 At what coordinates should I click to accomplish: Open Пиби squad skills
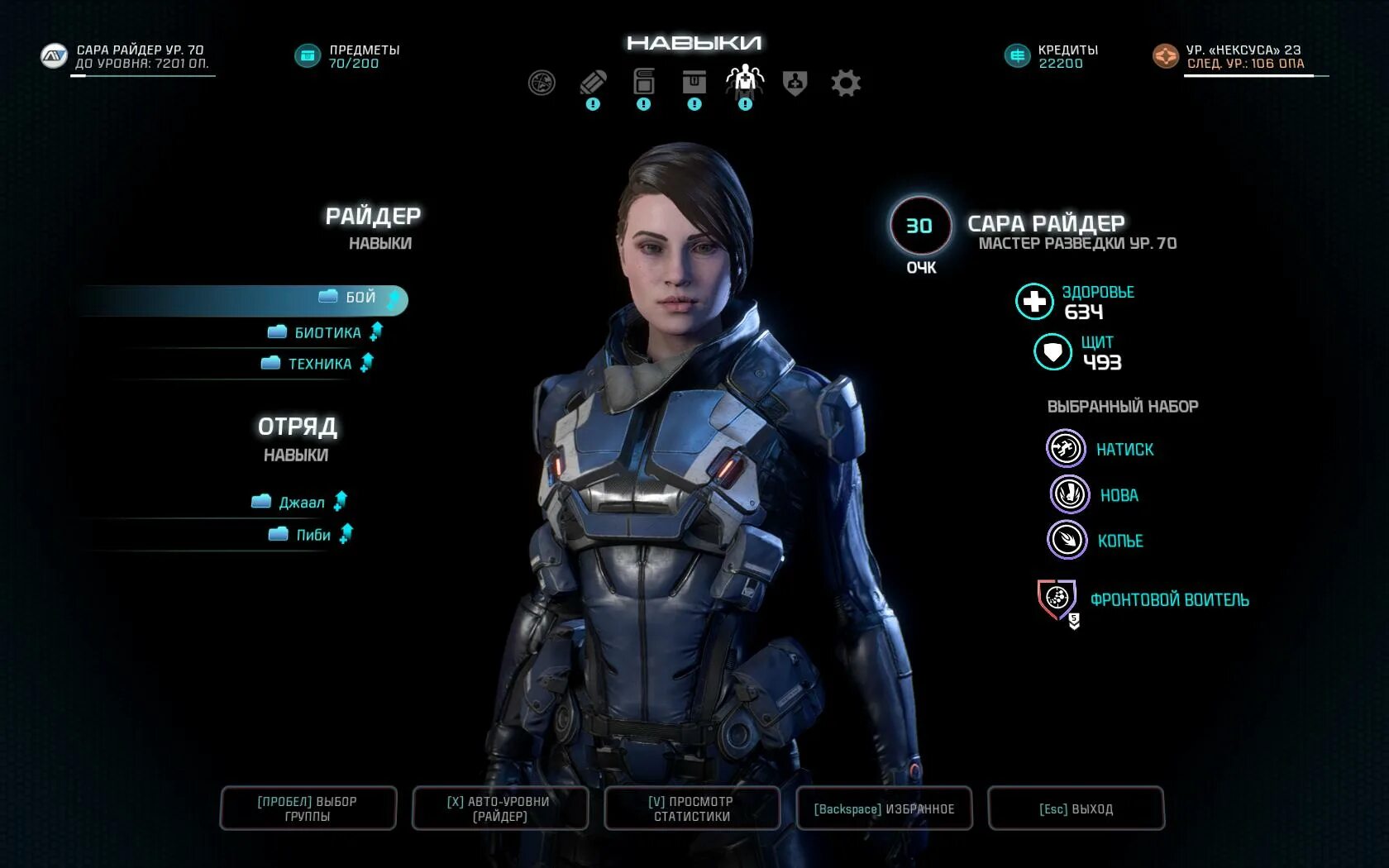[312, 535]
